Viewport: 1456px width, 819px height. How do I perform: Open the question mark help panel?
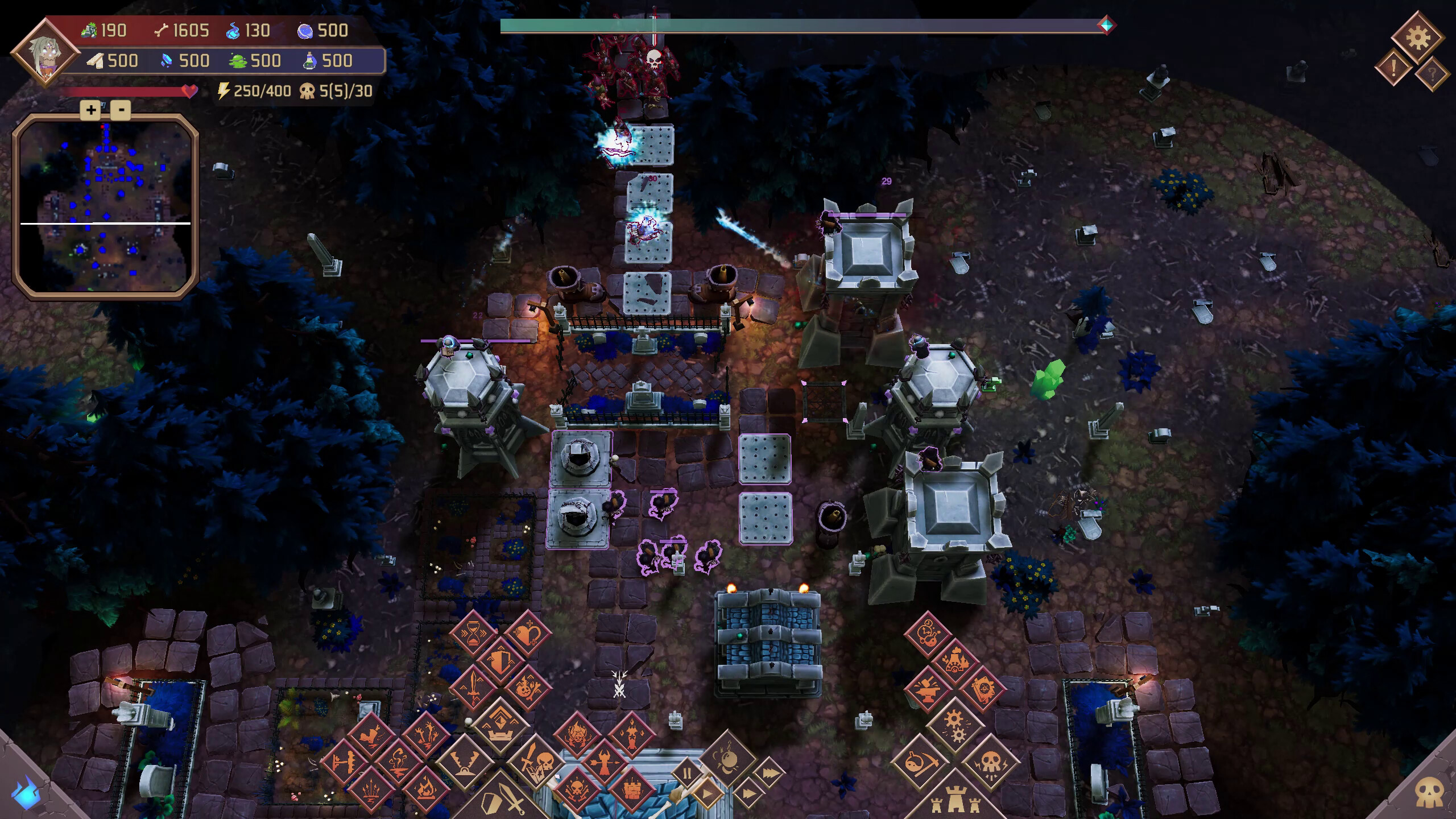pos(1434,74)
